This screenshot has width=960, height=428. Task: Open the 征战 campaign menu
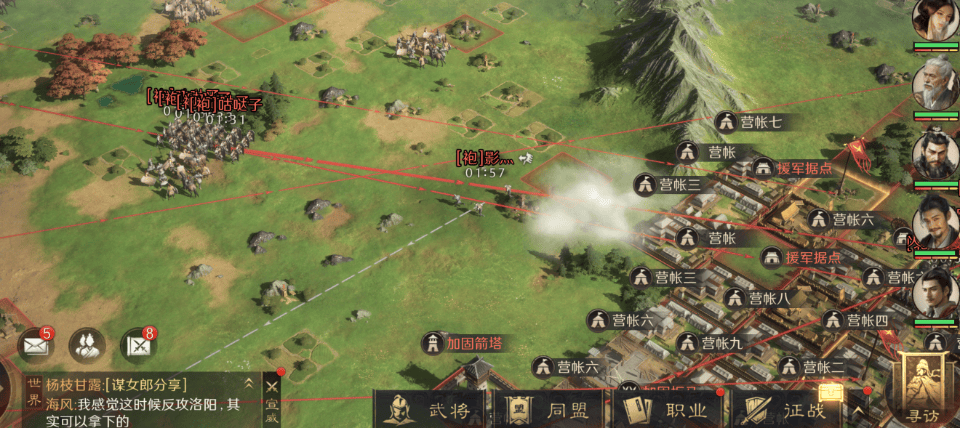tap(790, 409)
